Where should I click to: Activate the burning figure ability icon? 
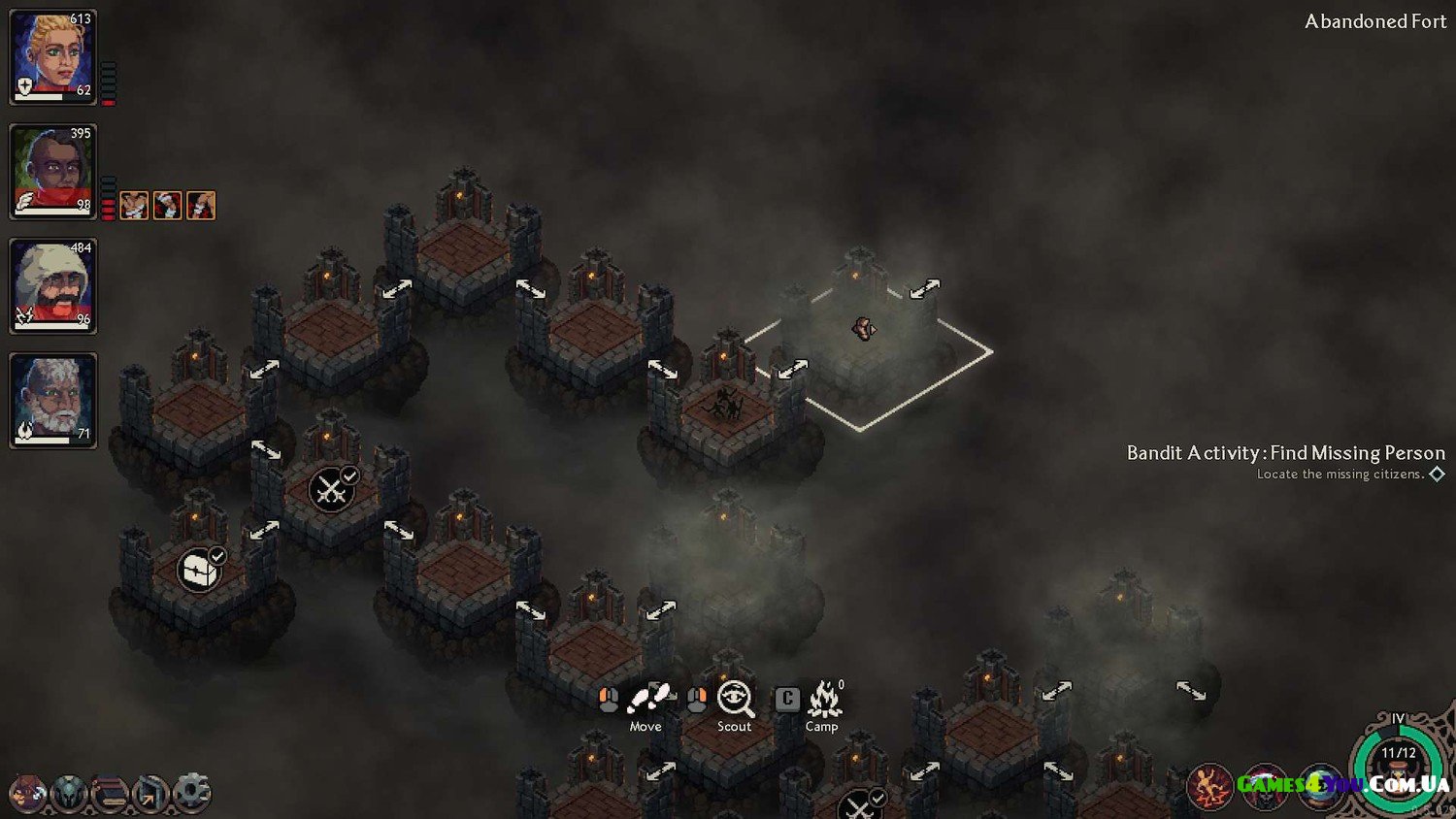pos(1209,786)
